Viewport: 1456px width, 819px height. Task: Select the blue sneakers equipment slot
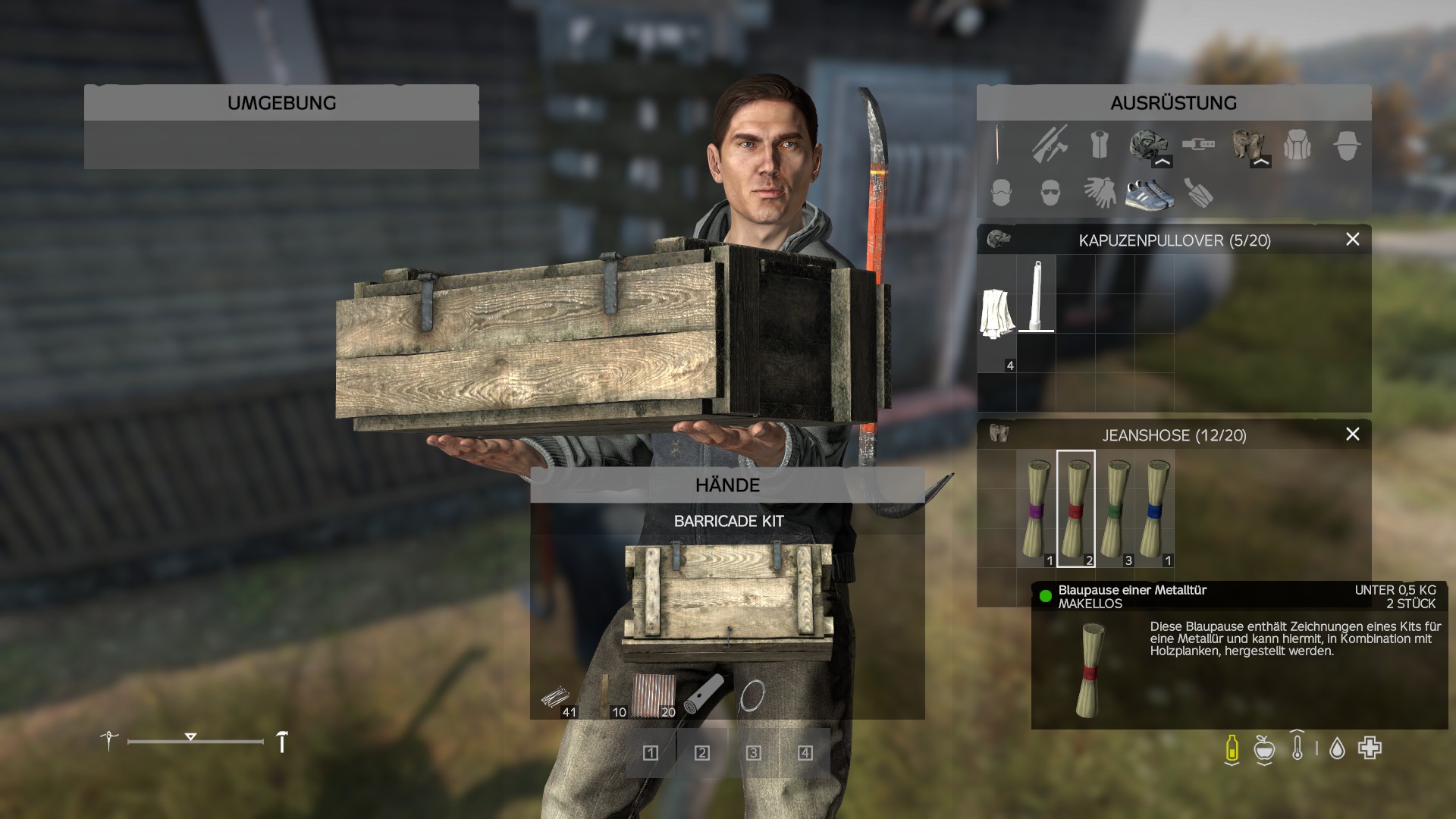pyautogui.click(x=1148, y=193)
